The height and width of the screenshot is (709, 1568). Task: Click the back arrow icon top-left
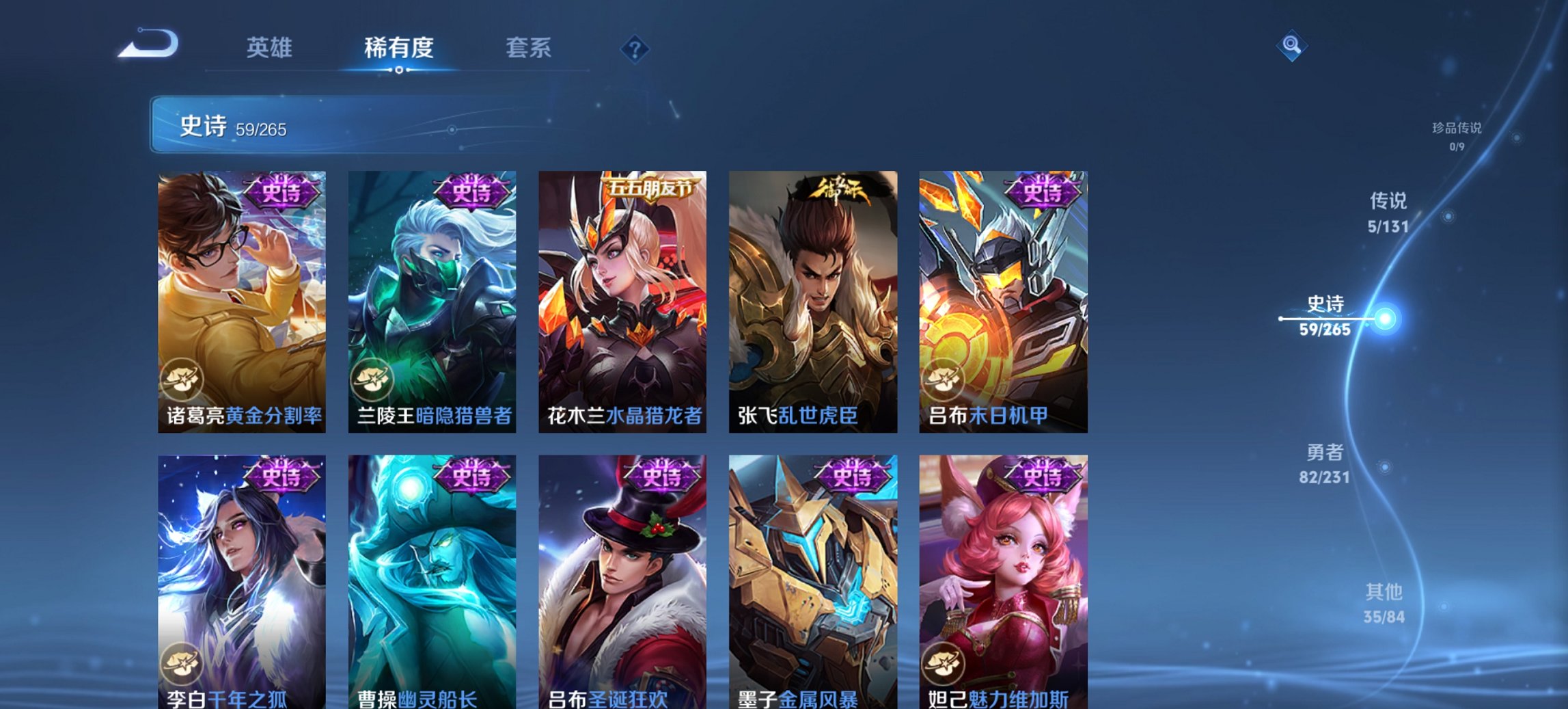(x=146, y=42)
